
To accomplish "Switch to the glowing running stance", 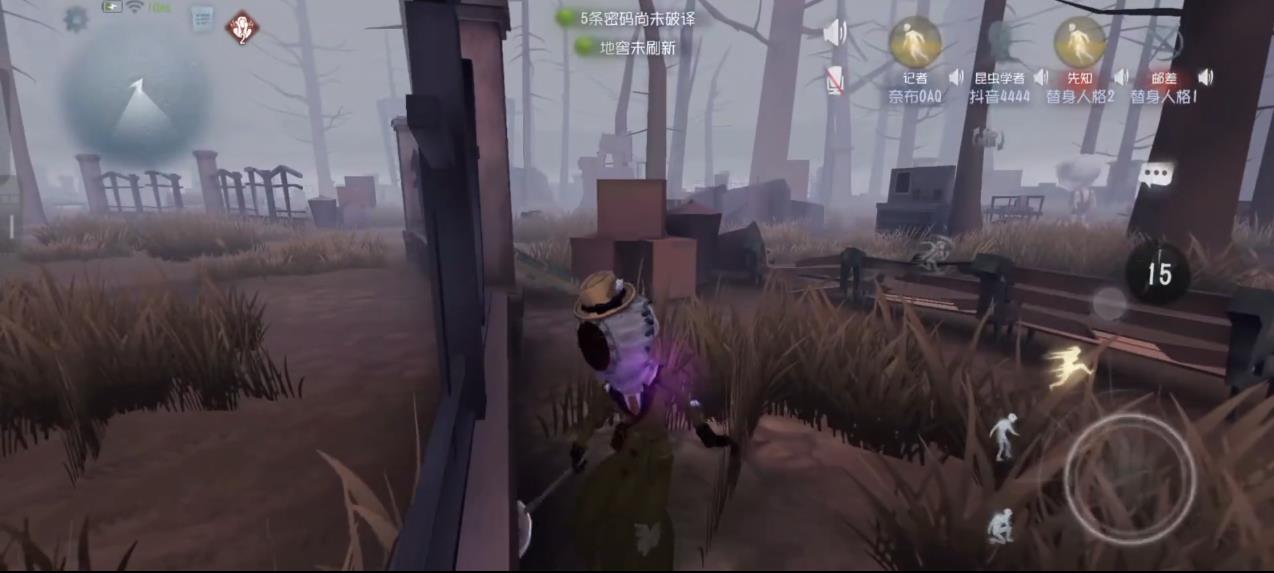I will point(1068,366).
